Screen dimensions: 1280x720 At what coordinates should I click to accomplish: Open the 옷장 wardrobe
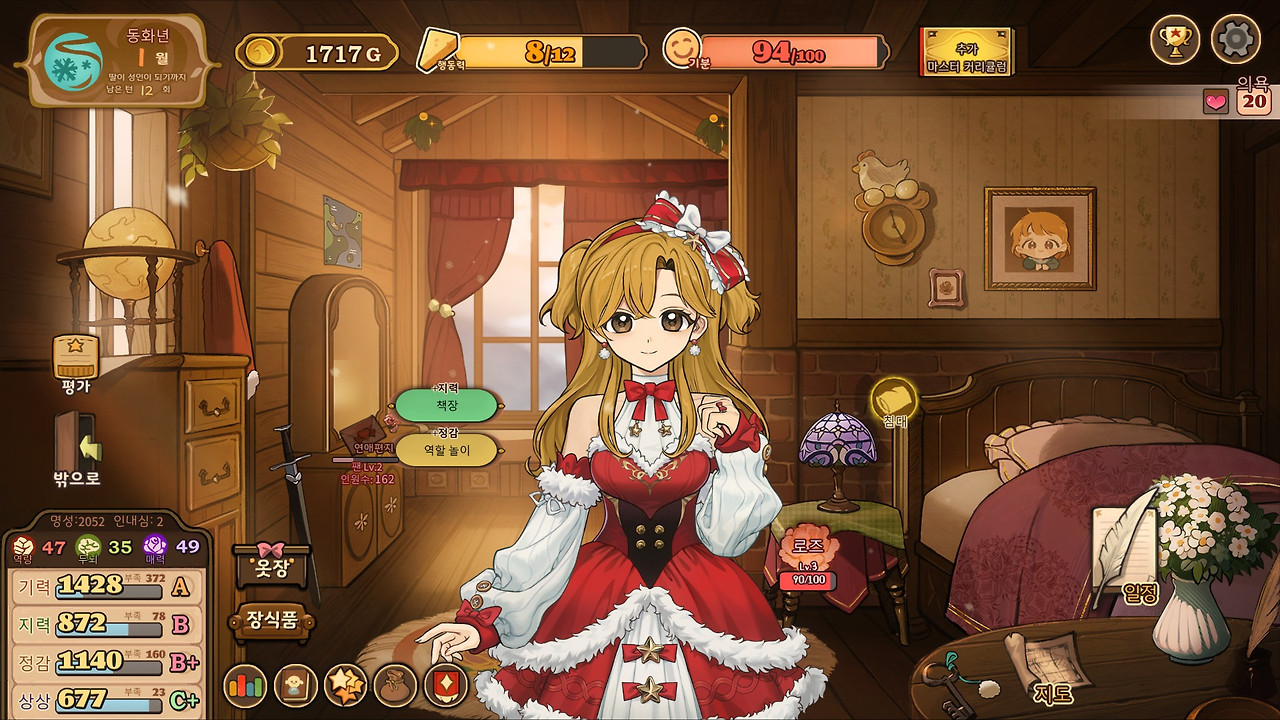pyautogui.click(x=270, y=568)
